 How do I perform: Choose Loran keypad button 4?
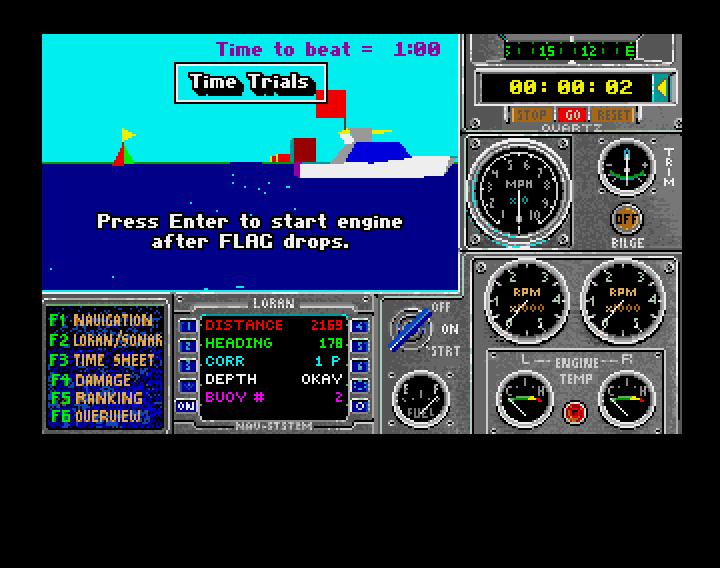(x=360, y=326)
